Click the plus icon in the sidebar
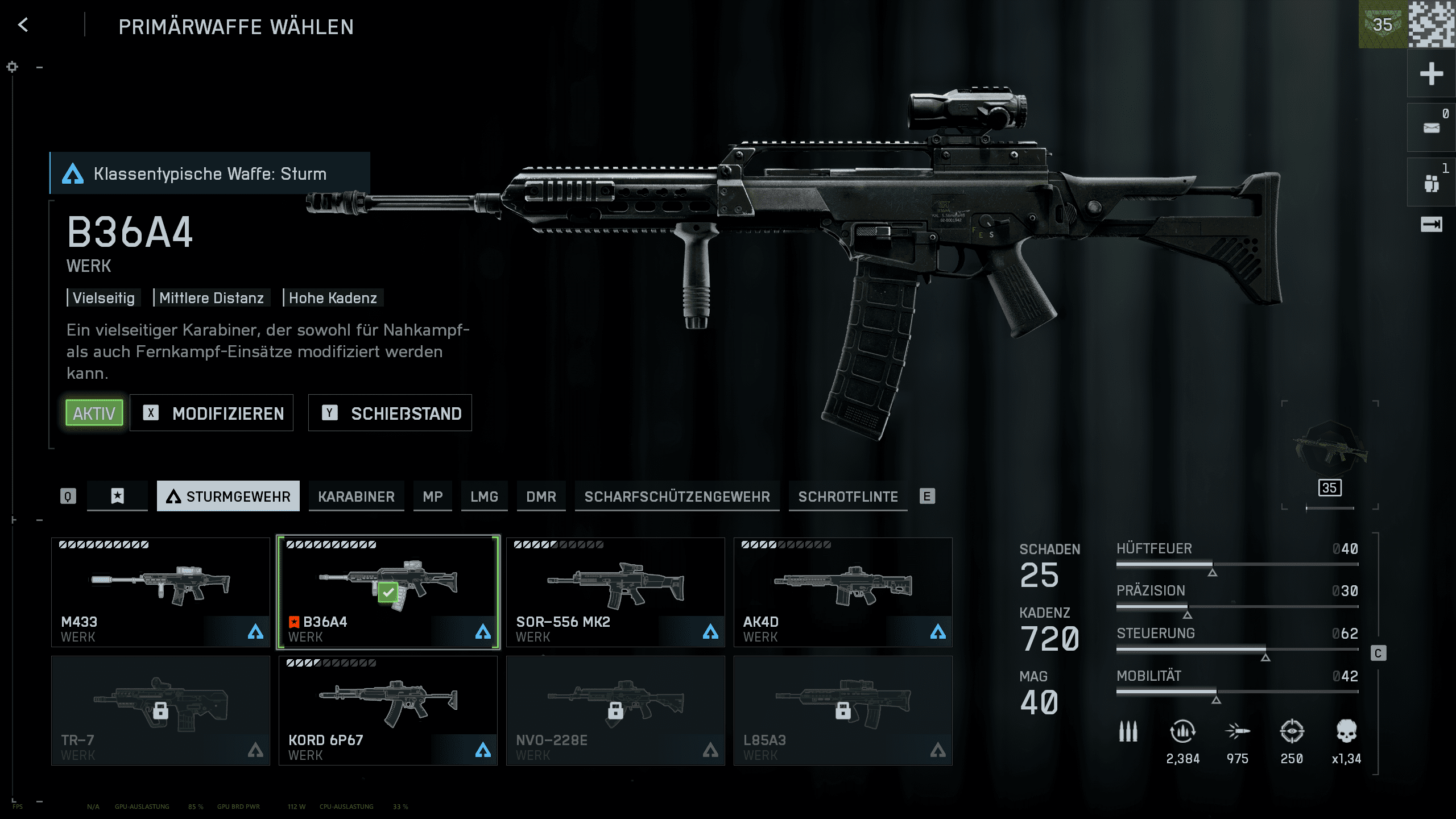The height and width of the screenshot is (819, 1456). [x=1431, y=74]
